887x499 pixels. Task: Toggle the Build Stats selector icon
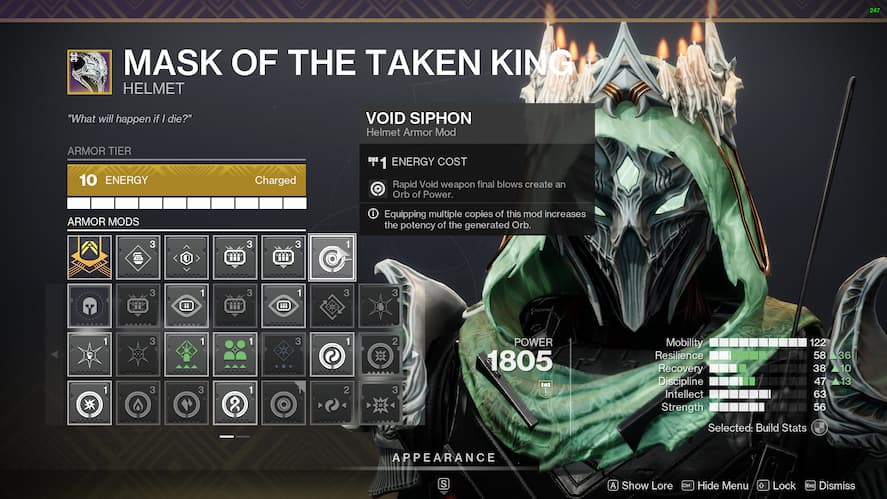point(820,427)
